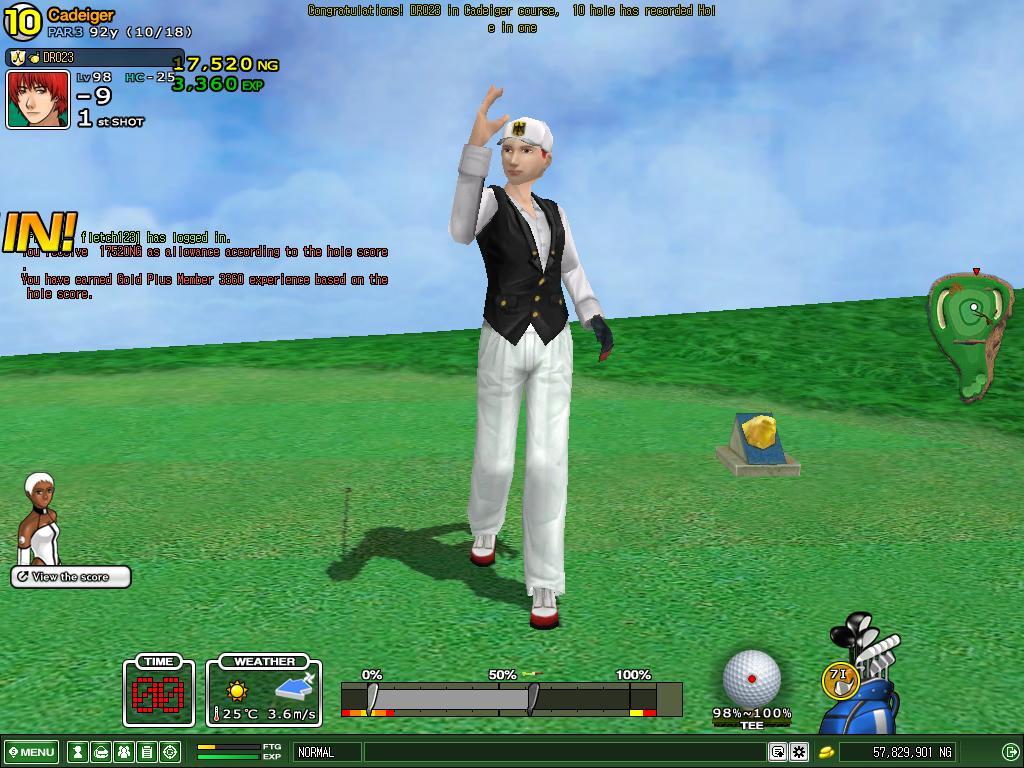Image resolution: width=1024 pixels, height=768 pixels.
Task: Open the MENU button
Action: tap(32, 752)
